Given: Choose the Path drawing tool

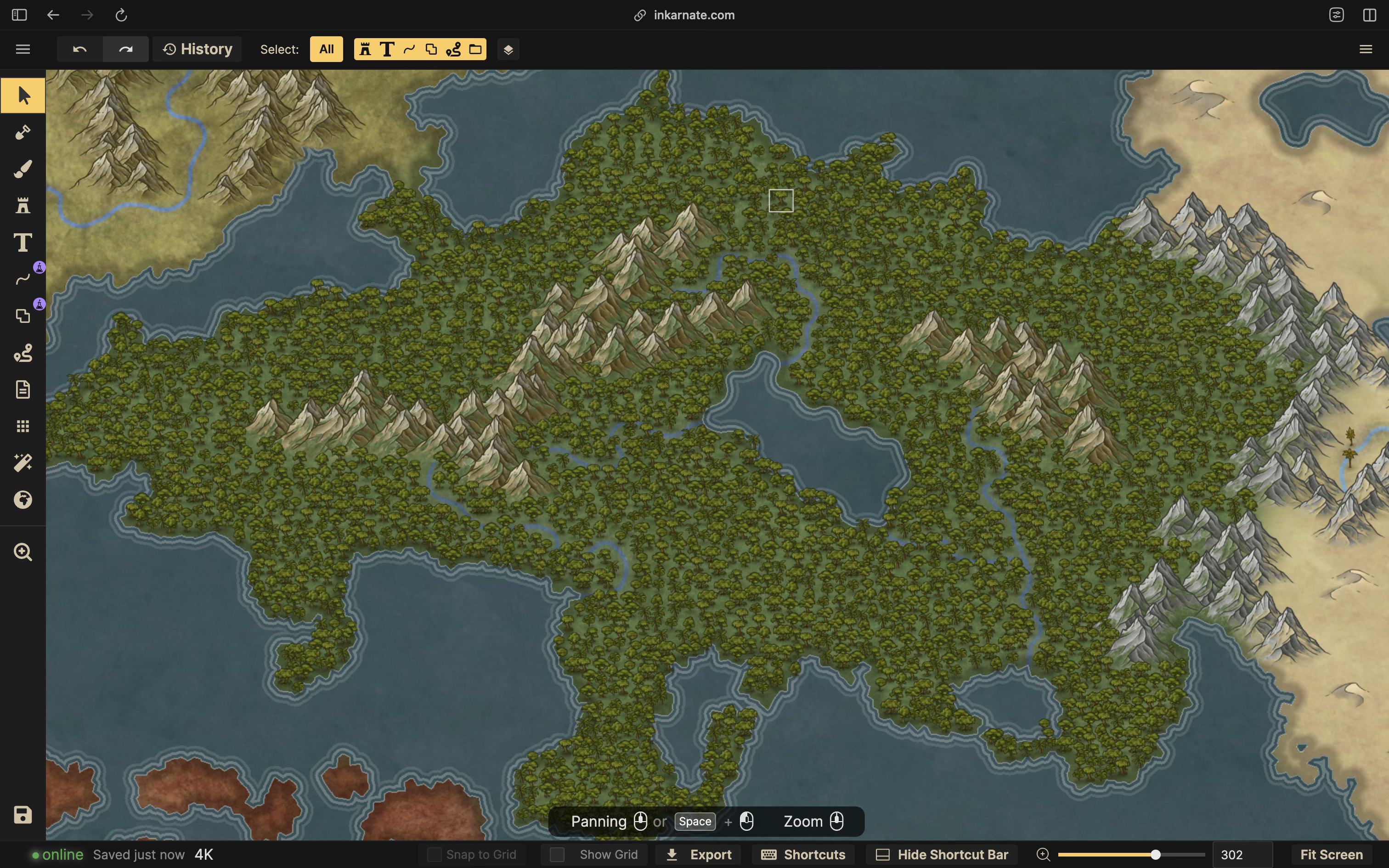Looking at the screenshot, I should pos(23,280).
